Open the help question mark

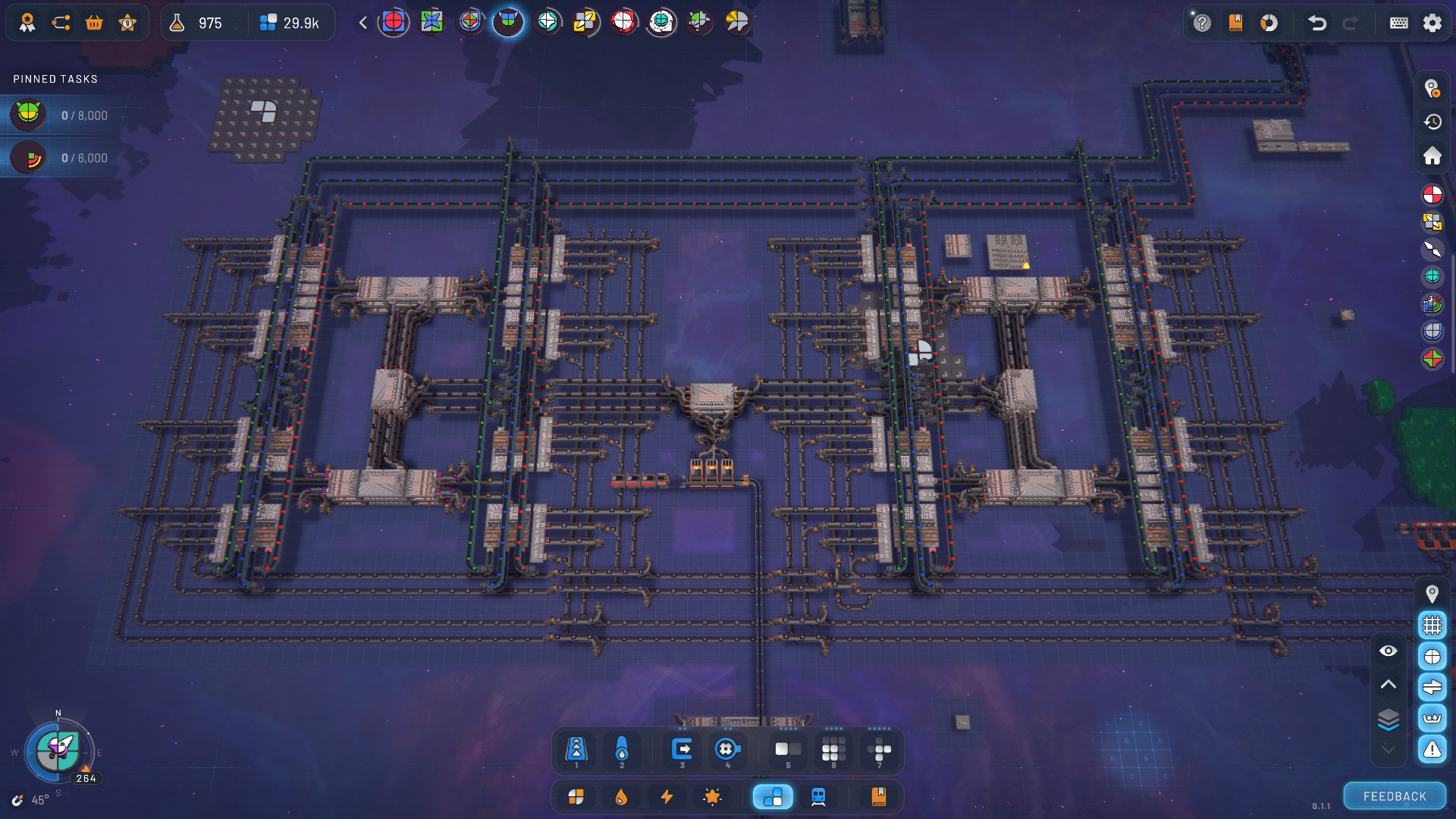click(x=1202, y=23)
